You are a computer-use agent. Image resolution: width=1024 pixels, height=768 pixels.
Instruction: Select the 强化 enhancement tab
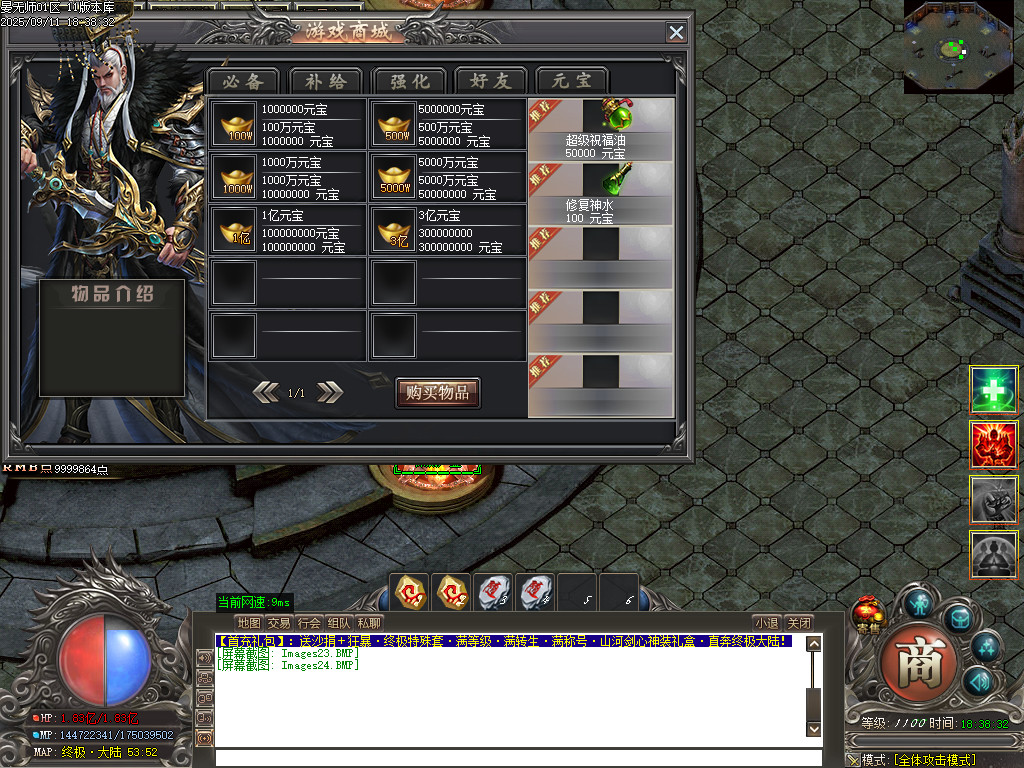tap(408, 81)
